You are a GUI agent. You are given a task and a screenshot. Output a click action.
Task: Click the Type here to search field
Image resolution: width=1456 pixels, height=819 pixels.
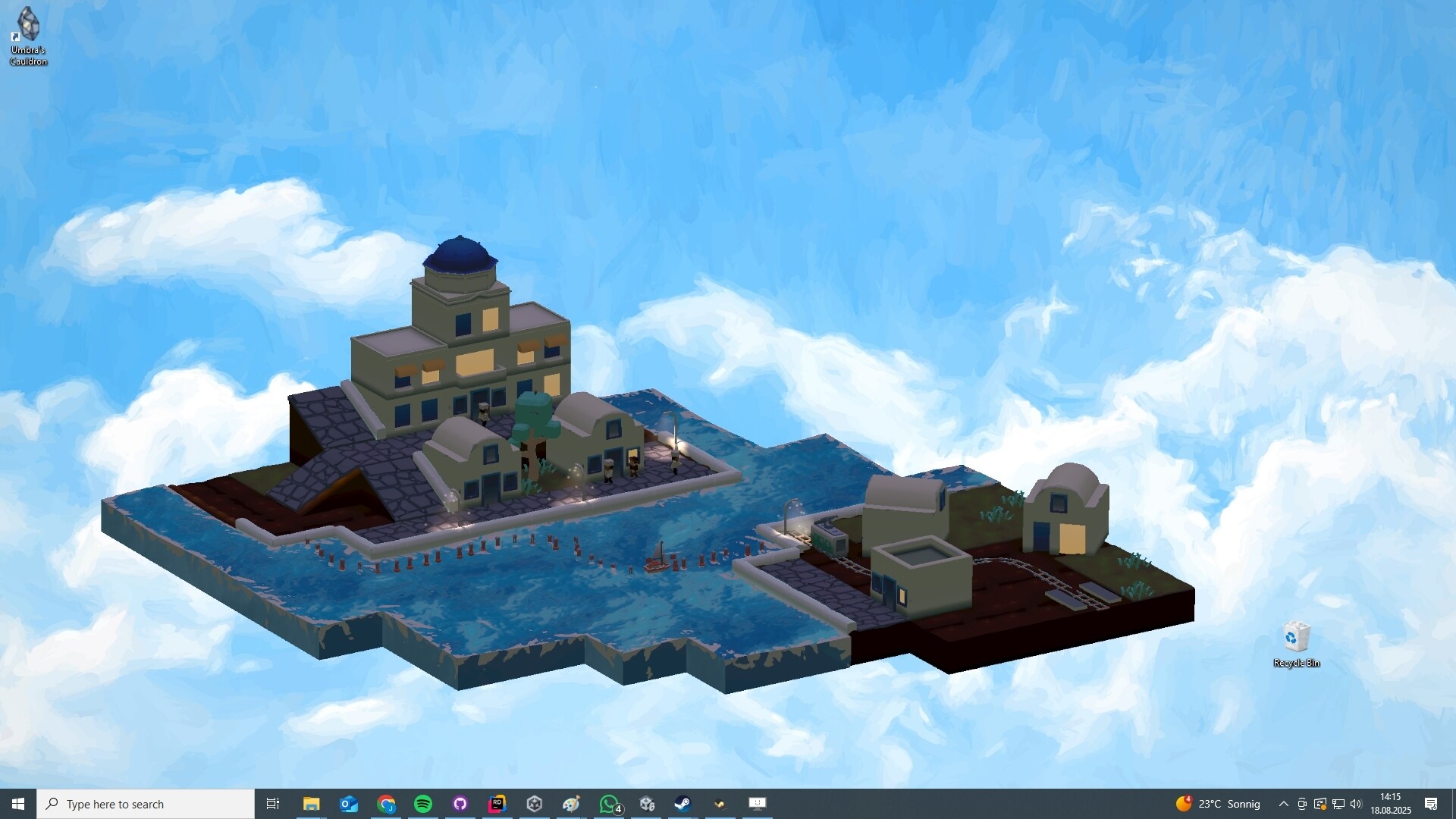coord(144,804)
